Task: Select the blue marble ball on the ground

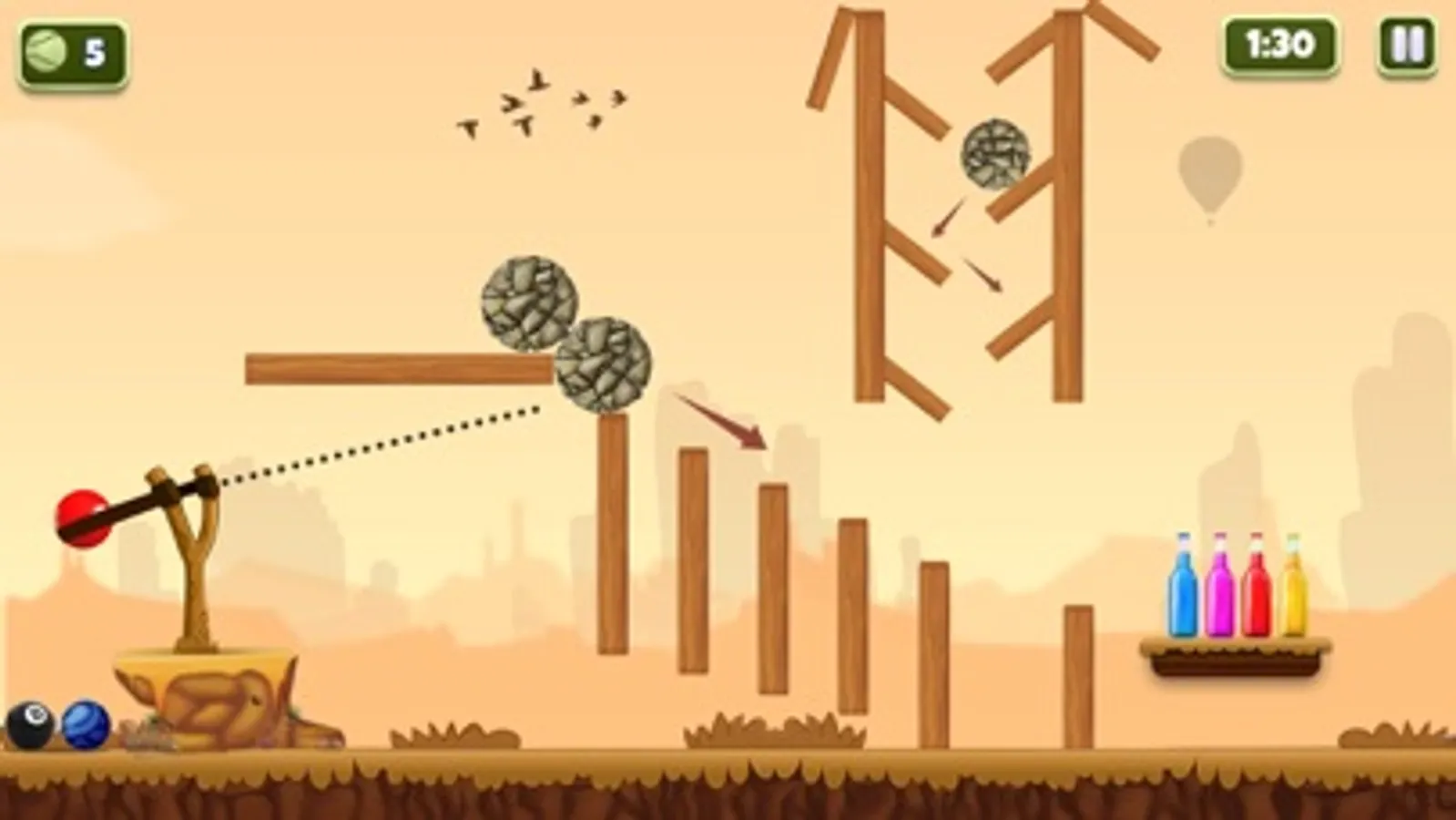Action: (x=86, y=723)
